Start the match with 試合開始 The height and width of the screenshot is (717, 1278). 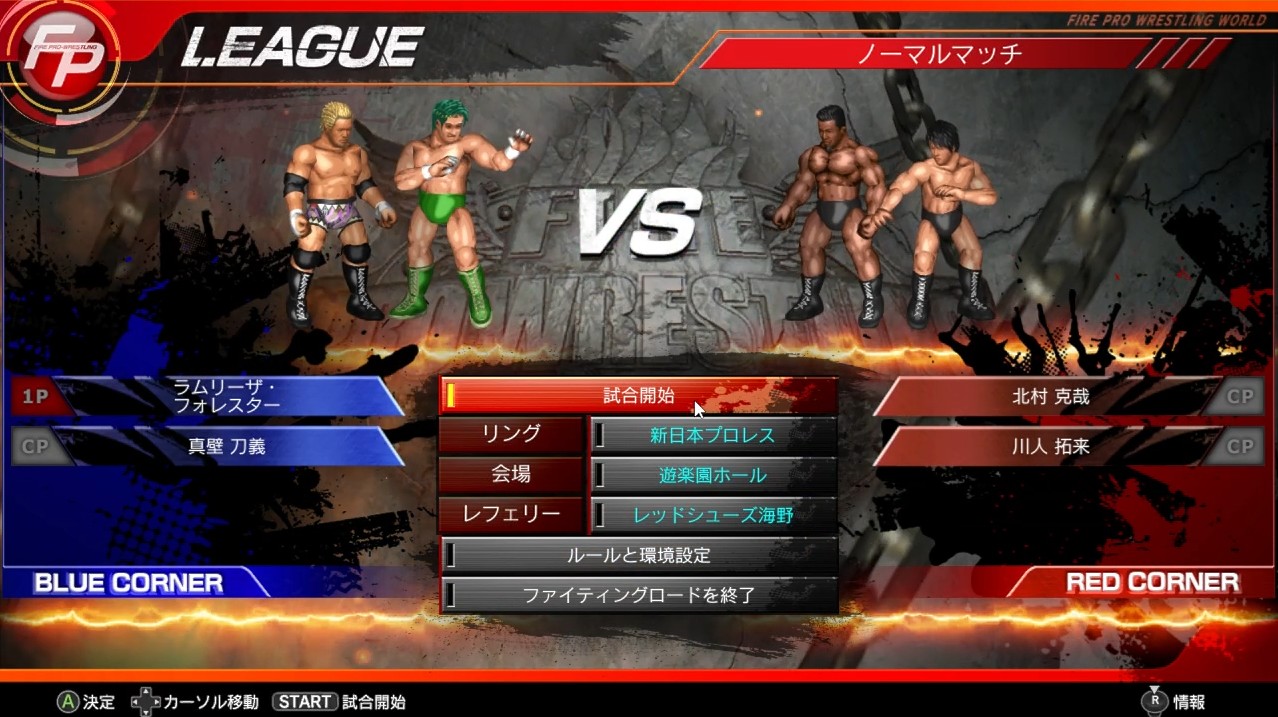tap(638, 396)
